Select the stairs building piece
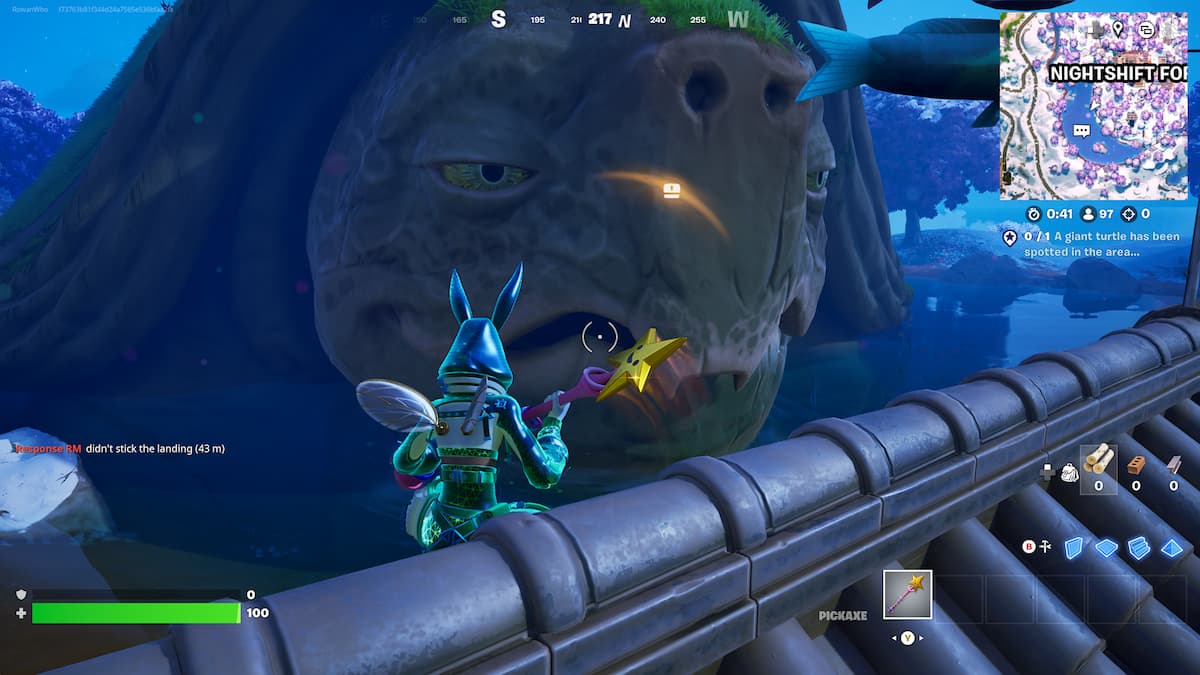This screenshot has height=675, width=1200. coord(1139,547)
